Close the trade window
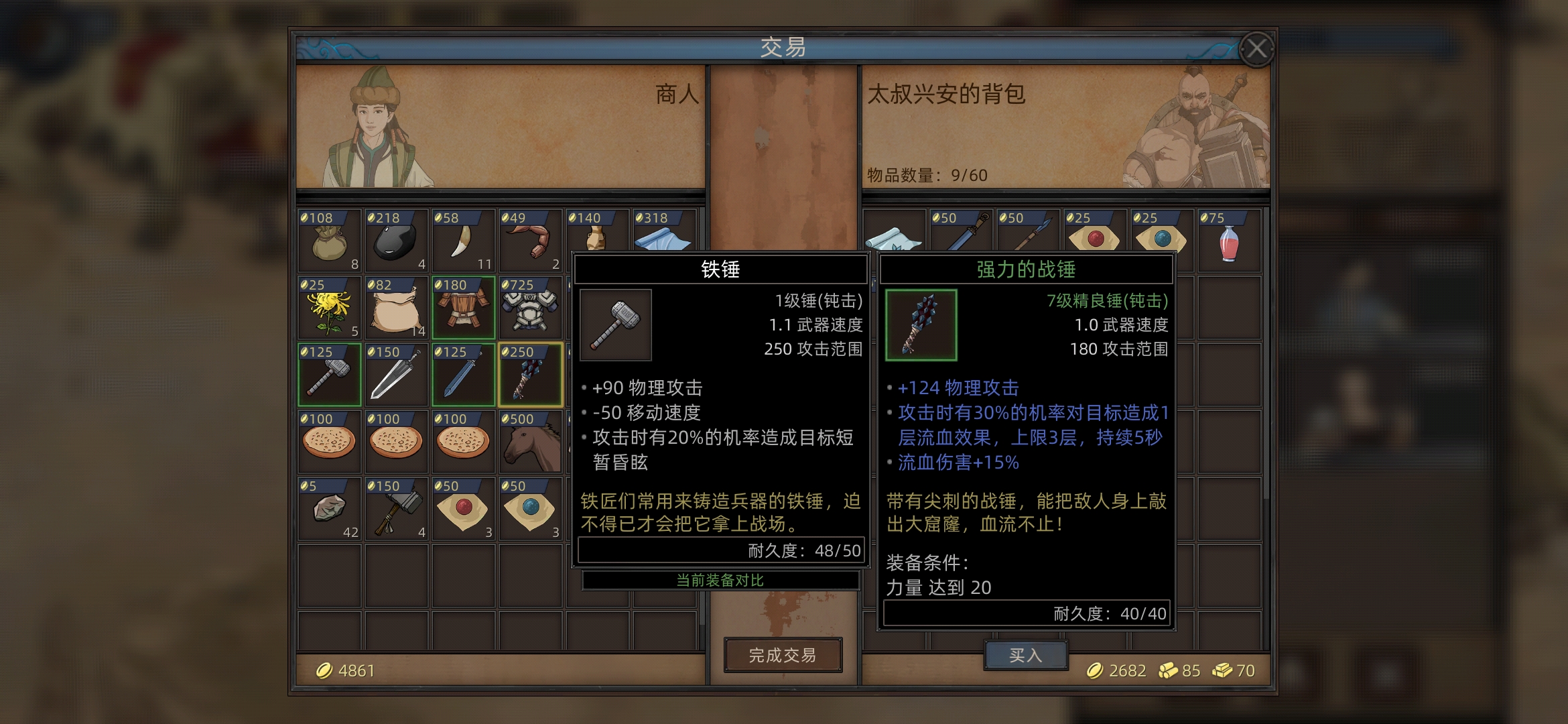The image size is (1568, 724). coord(1256,49)
